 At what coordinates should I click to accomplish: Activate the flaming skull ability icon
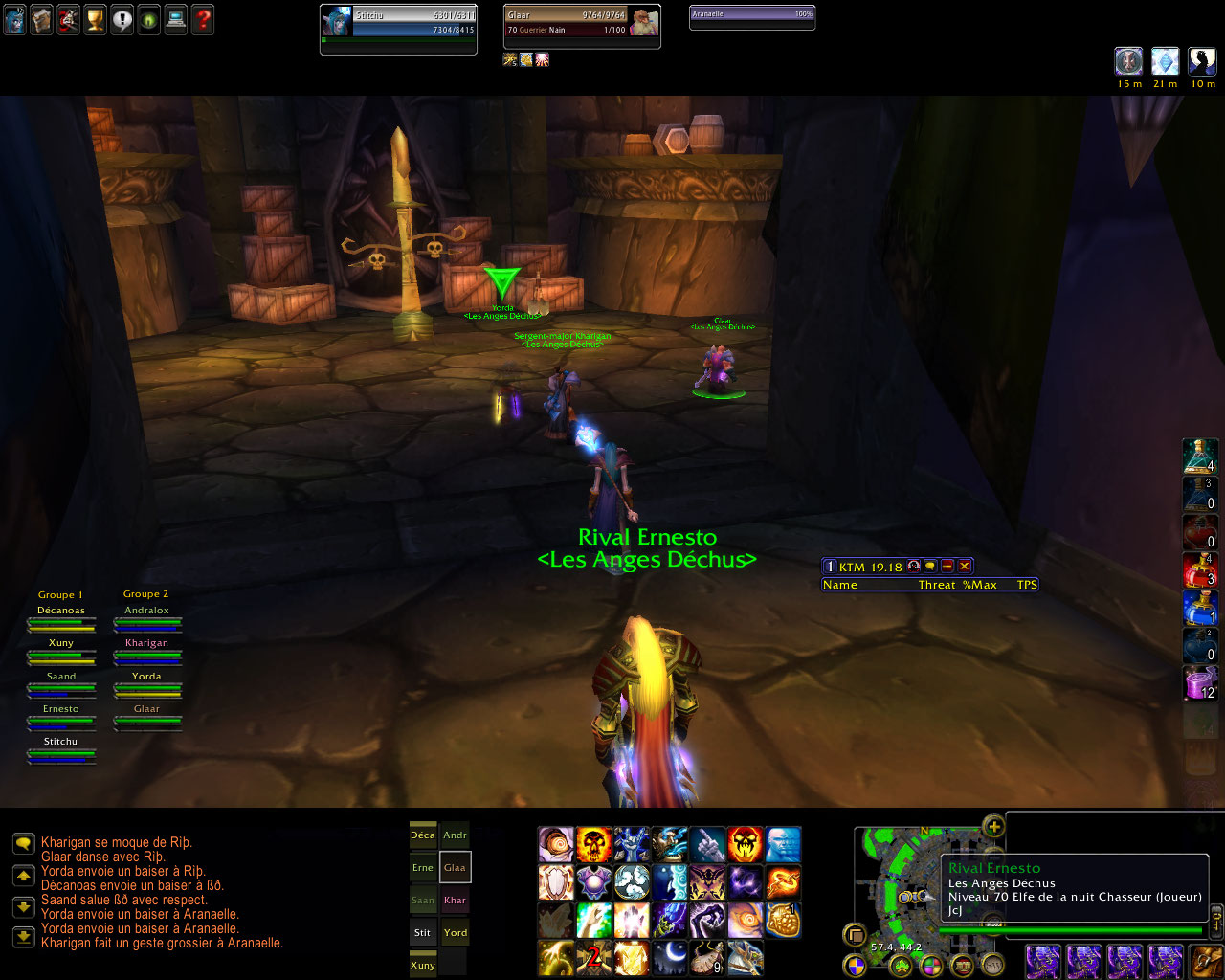pyautogui.click(x=593, y=845)
